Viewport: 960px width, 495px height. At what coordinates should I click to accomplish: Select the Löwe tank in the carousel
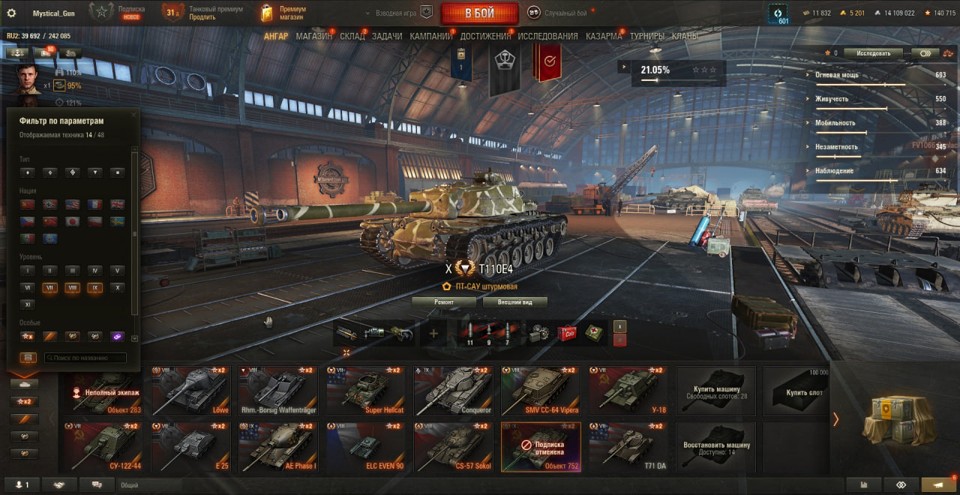click(x=194, y=389)
